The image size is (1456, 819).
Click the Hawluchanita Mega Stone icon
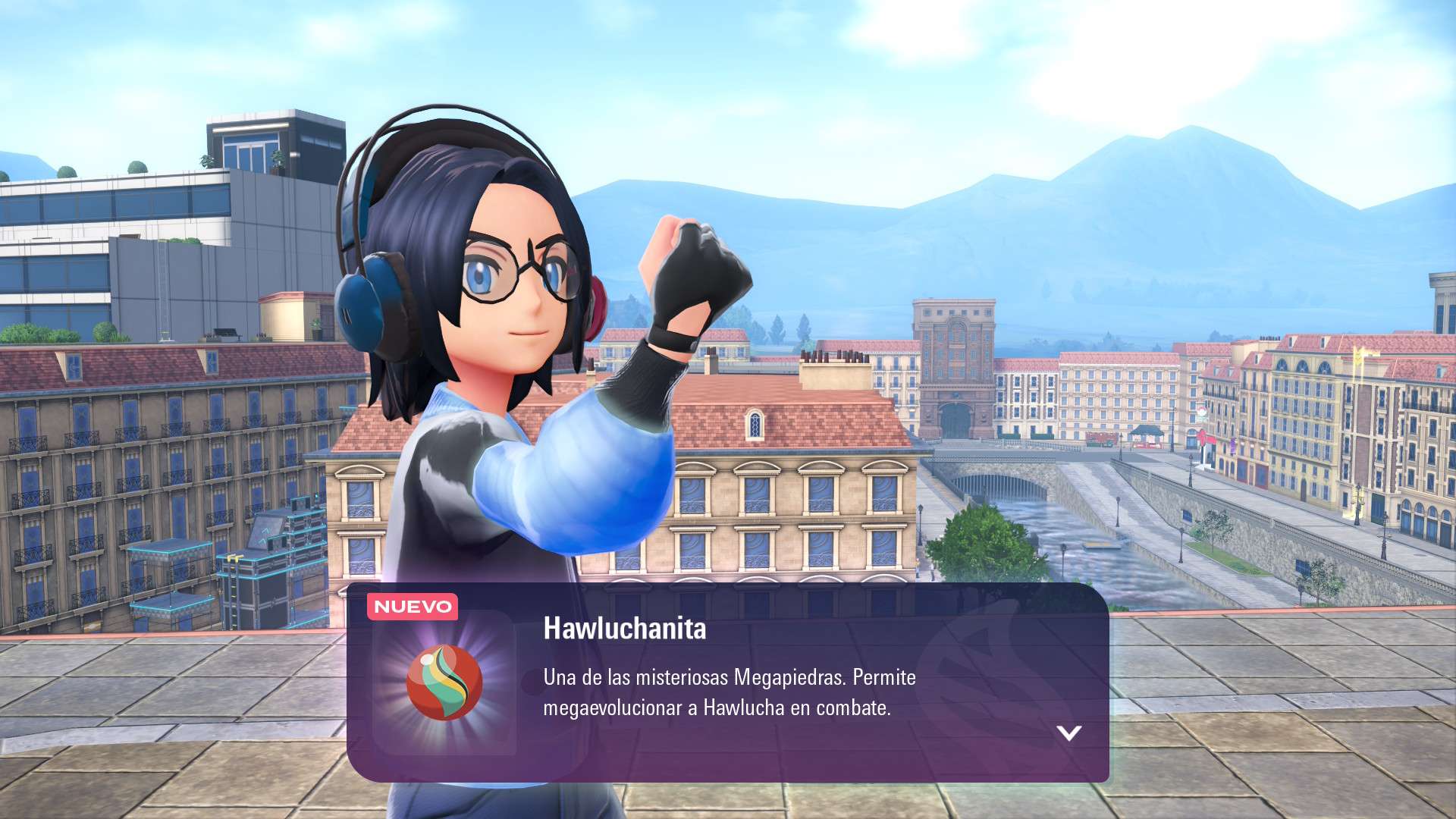(x=444, y=682)
